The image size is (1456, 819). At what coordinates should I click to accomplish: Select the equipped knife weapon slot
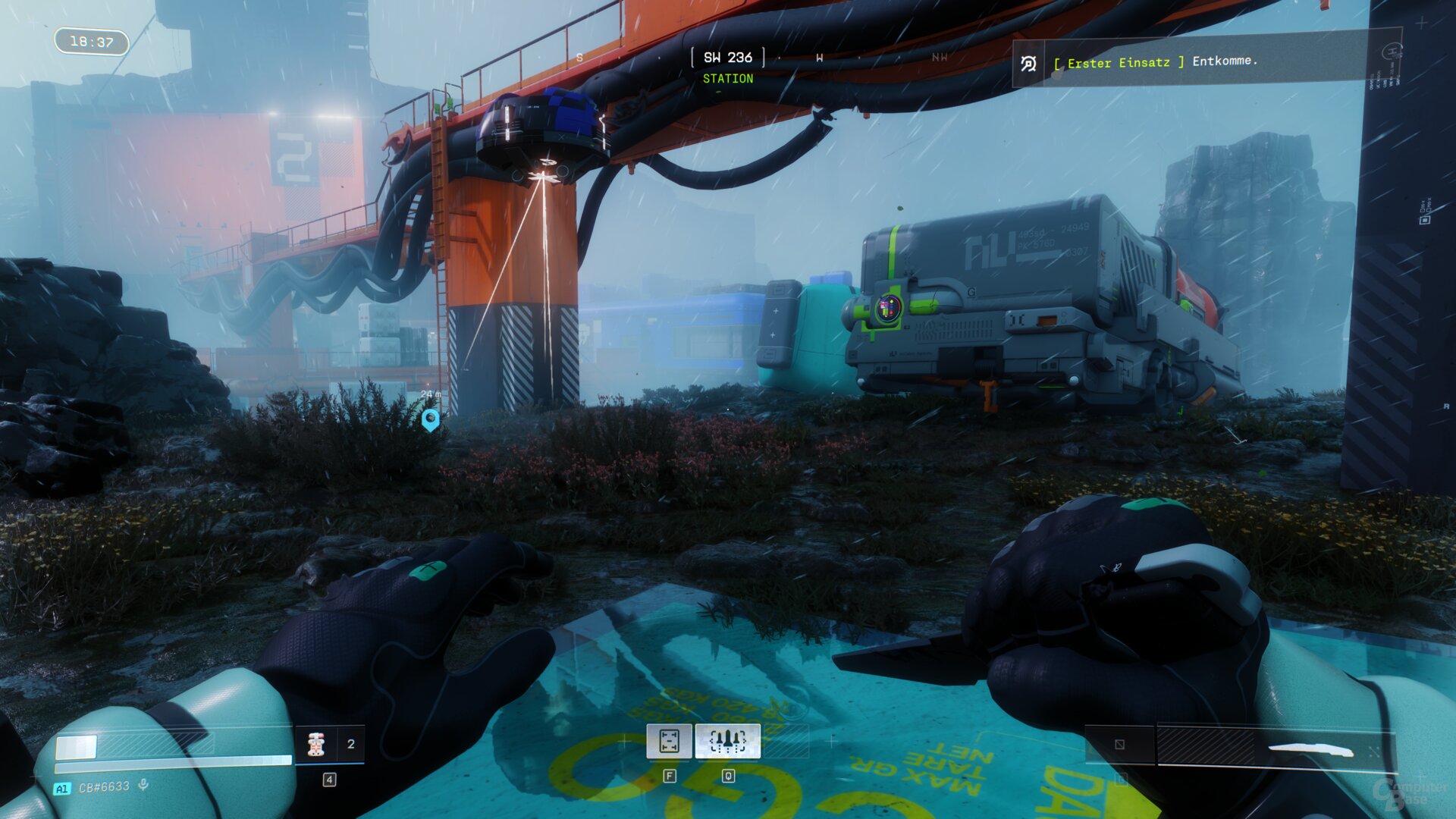(1276, 746)
